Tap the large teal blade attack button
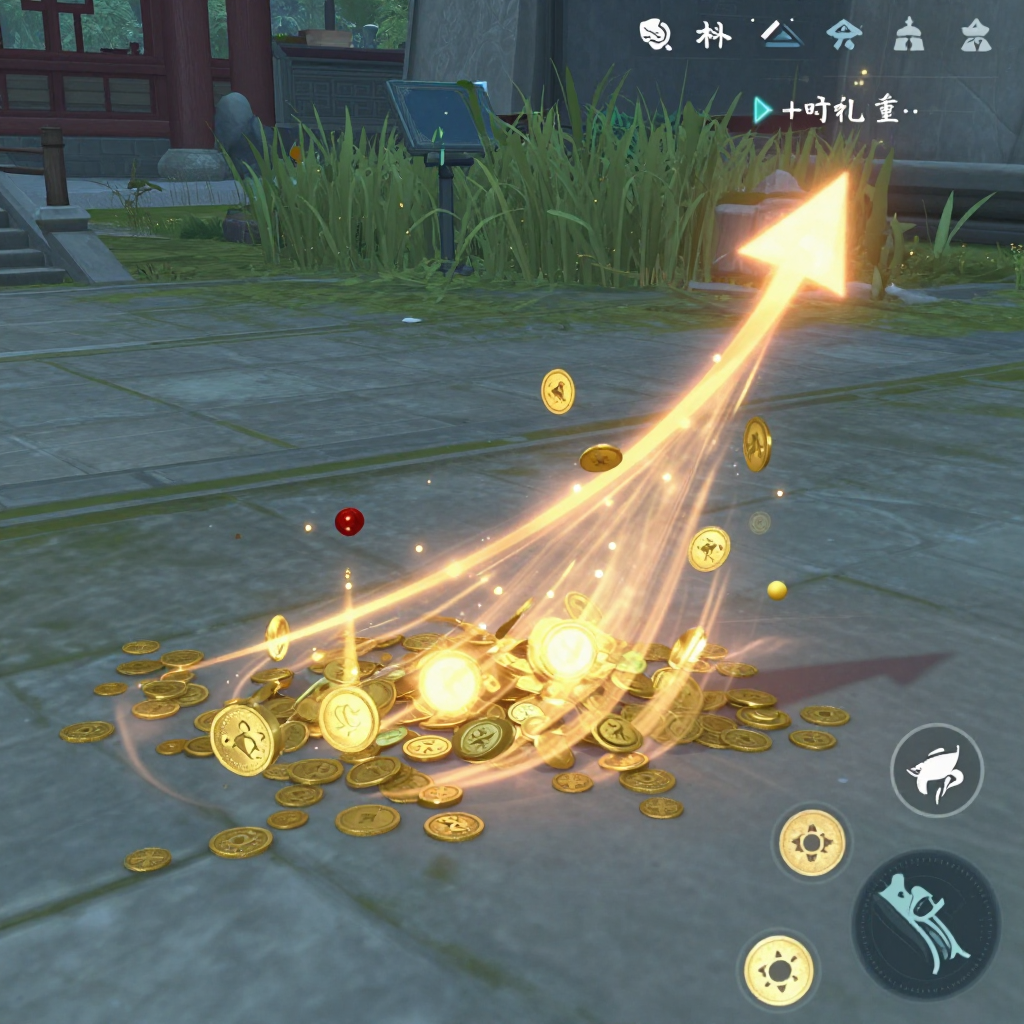This screenshot has height=1024, width=1024. 926,925
